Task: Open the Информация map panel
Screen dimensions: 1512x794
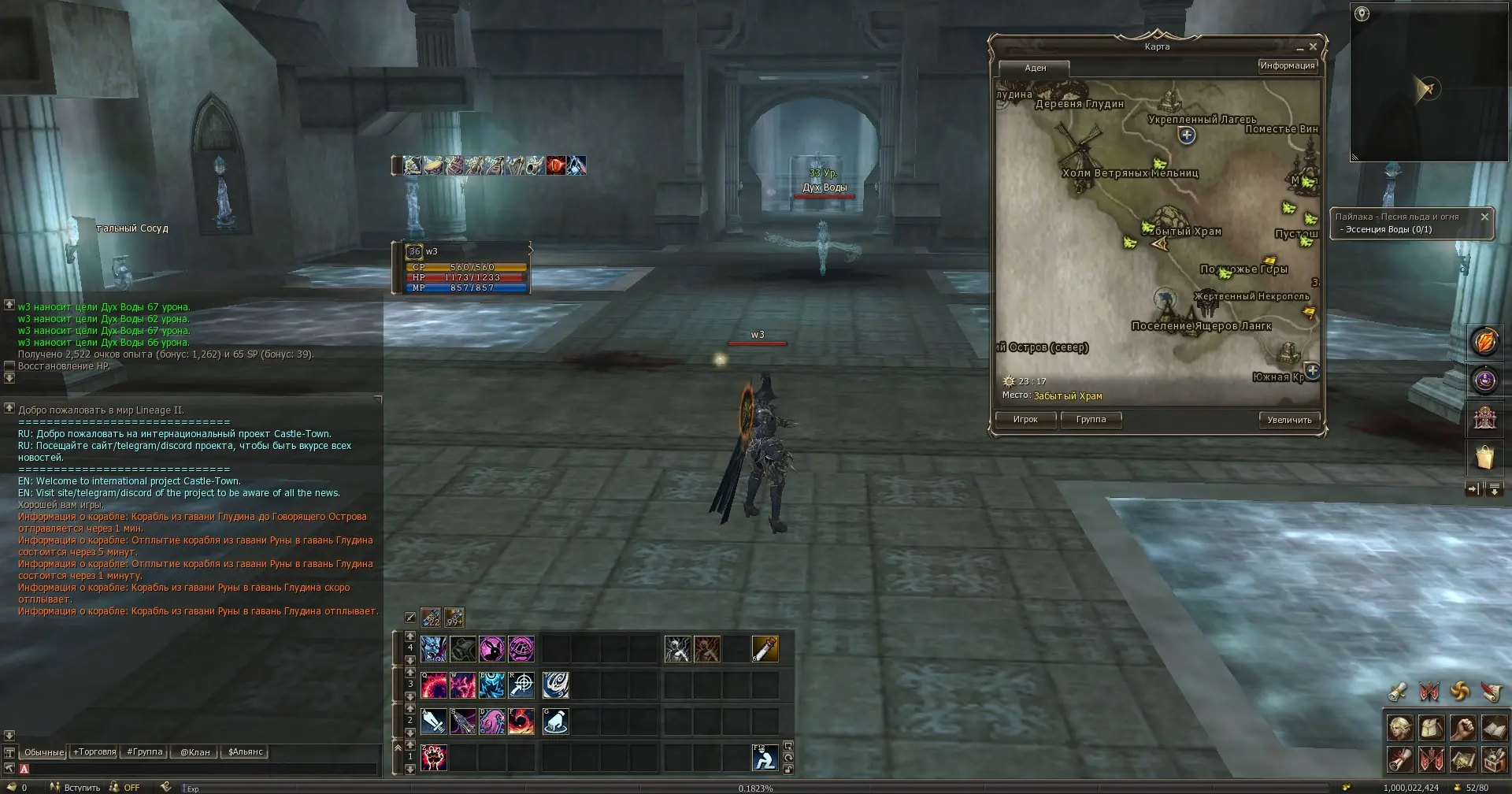Action: point(1287,66)
